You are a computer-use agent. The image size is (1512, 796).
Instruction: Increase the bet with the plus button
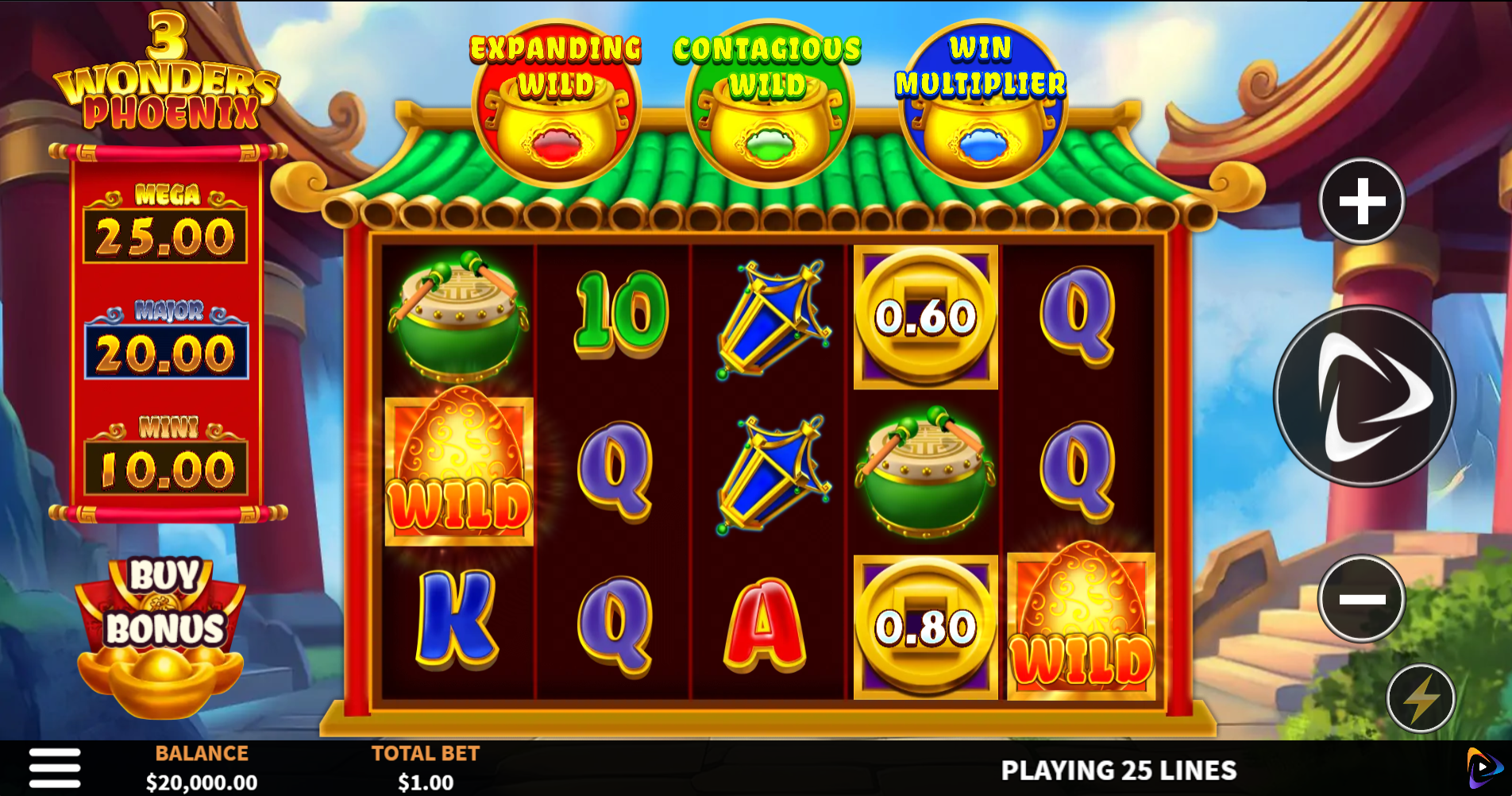(x=1362, y=201)
